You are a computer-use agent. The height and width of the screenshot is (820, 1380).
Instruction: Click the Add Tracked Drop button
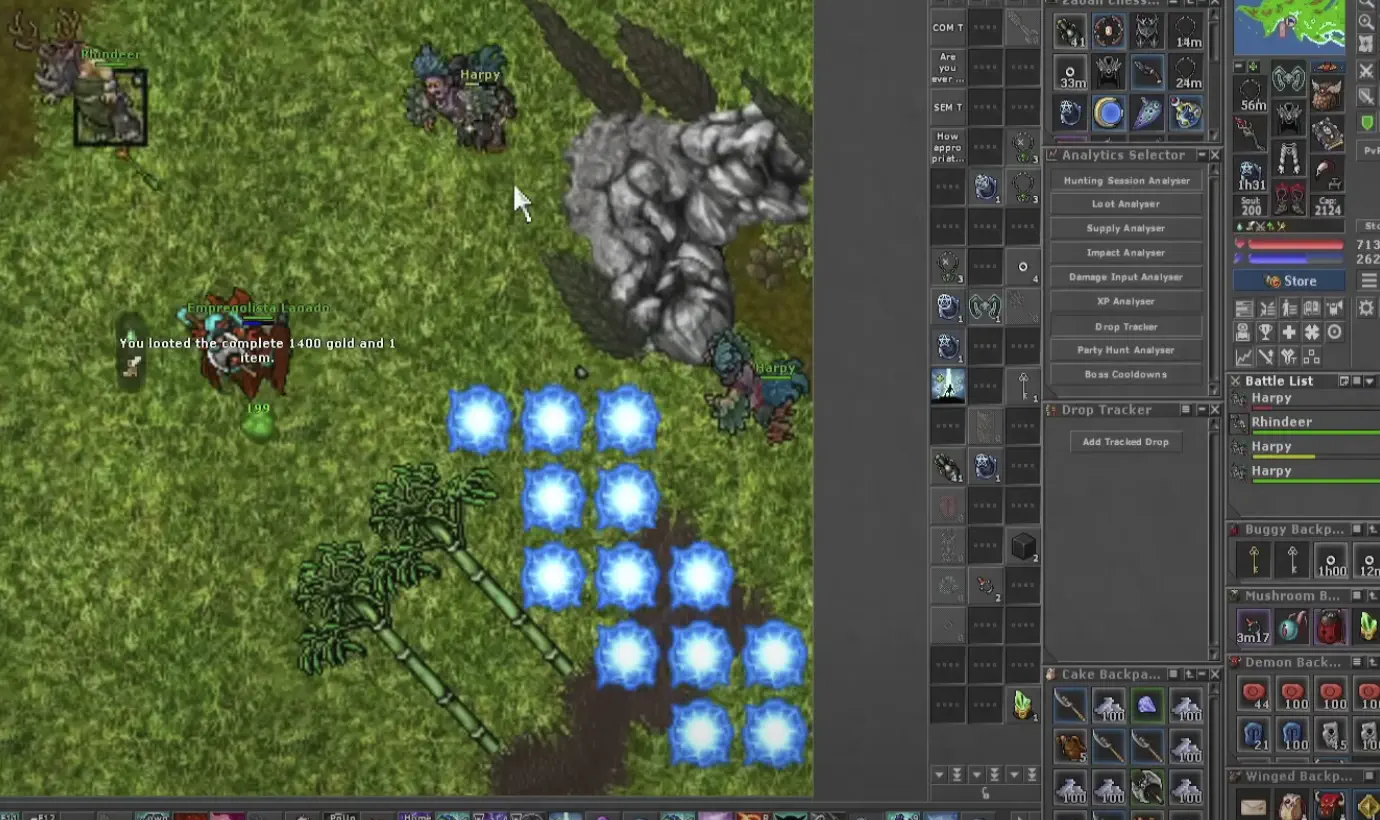(1126, 441)
